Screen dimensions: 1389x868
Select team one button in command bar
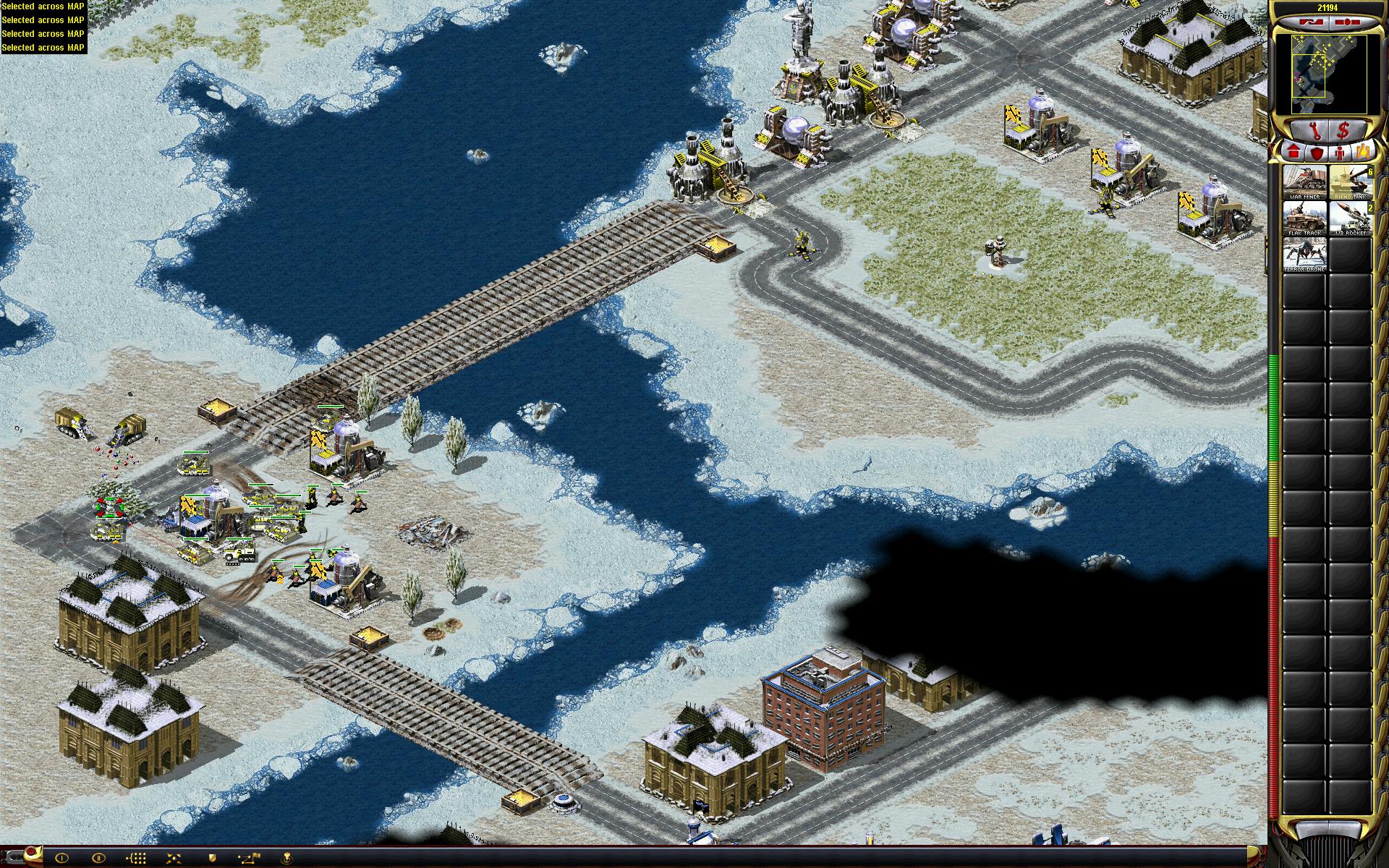(61, 859)
